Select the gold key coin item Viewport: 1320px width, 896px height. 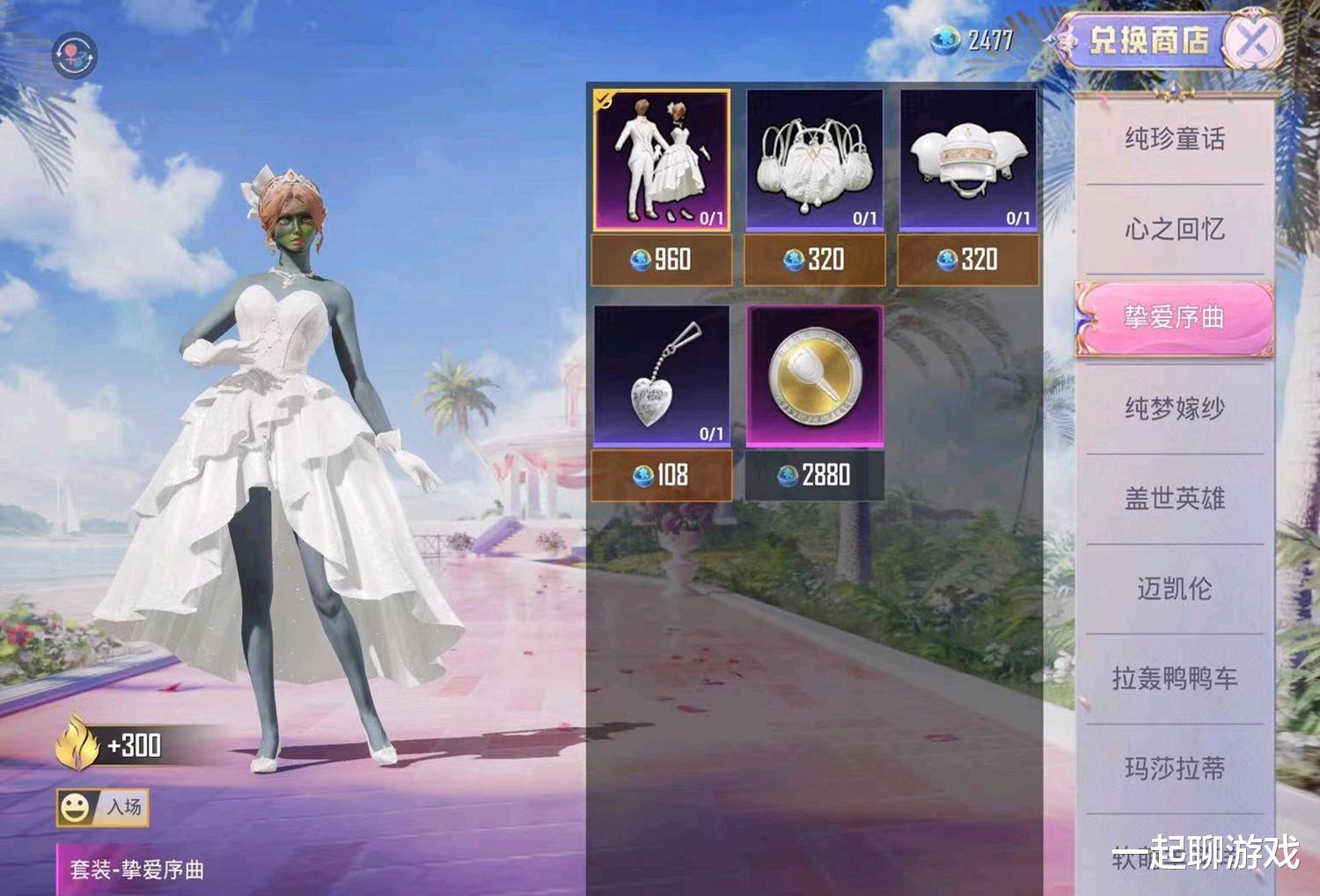[815, 376]
